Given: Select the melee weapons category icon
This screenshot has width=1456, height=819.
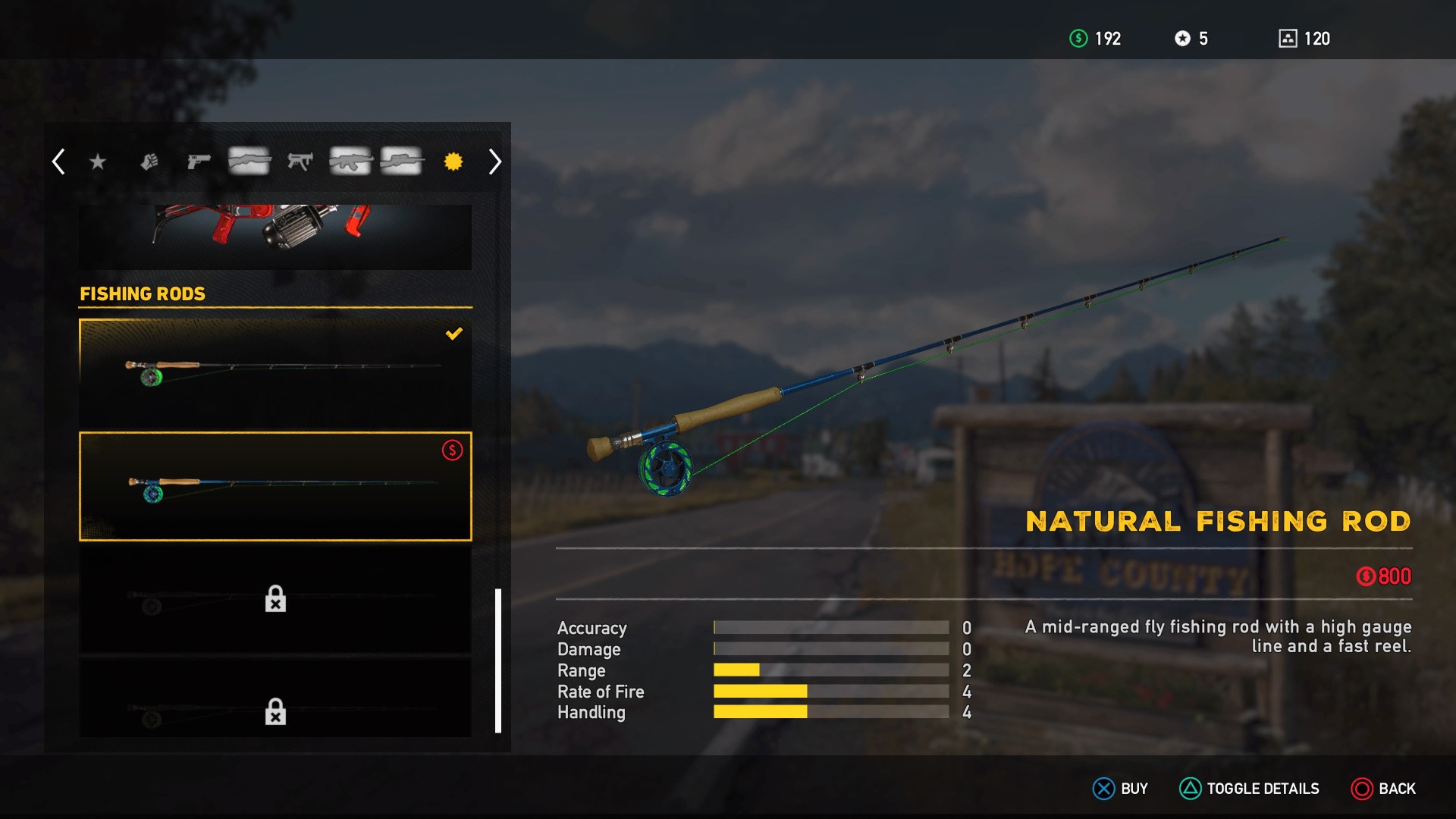Looking at the screenshot, I should [x=148, y=162].
